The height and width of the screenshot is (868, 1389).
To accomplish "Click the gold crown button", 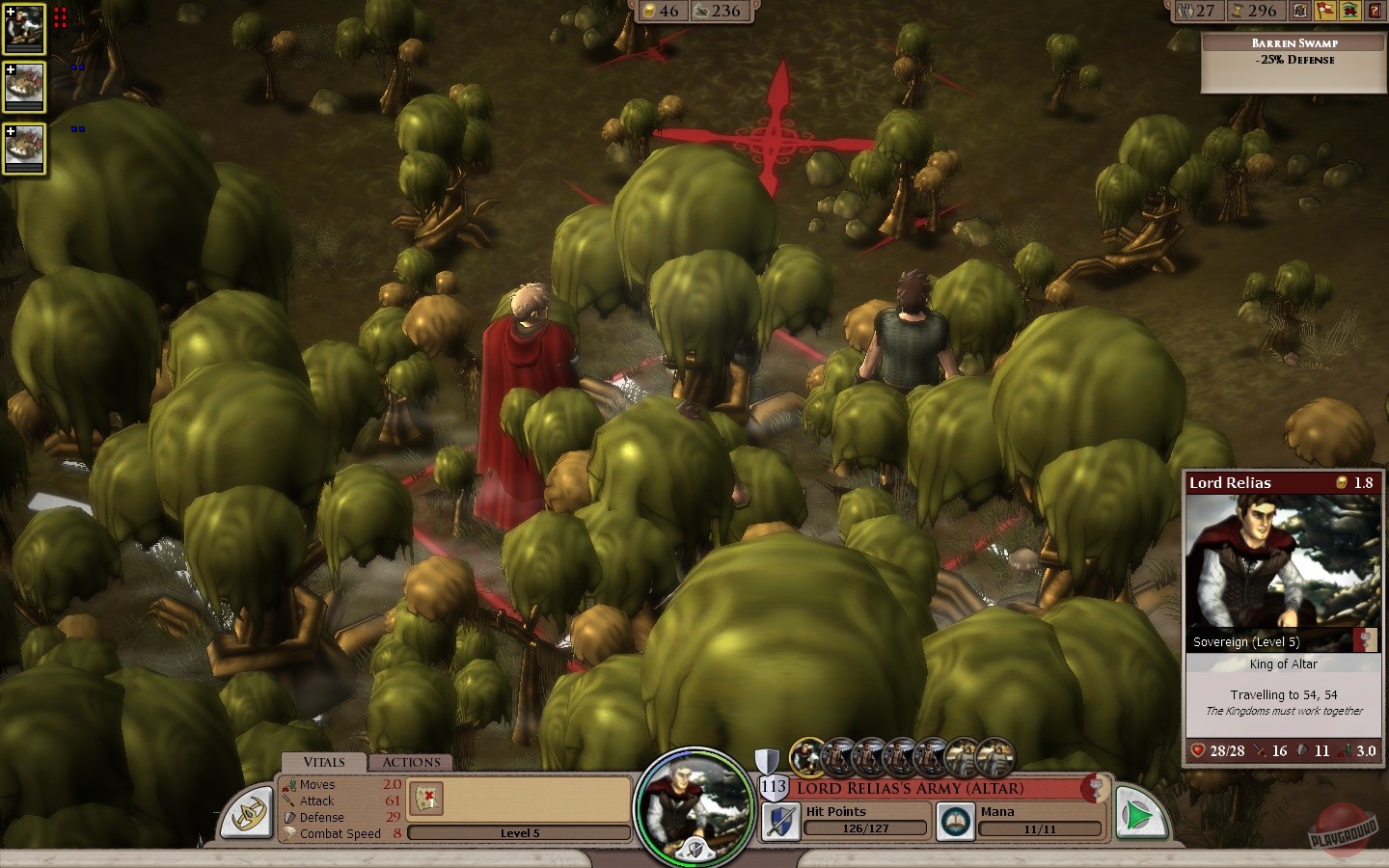I will click(x=246, y=813).
